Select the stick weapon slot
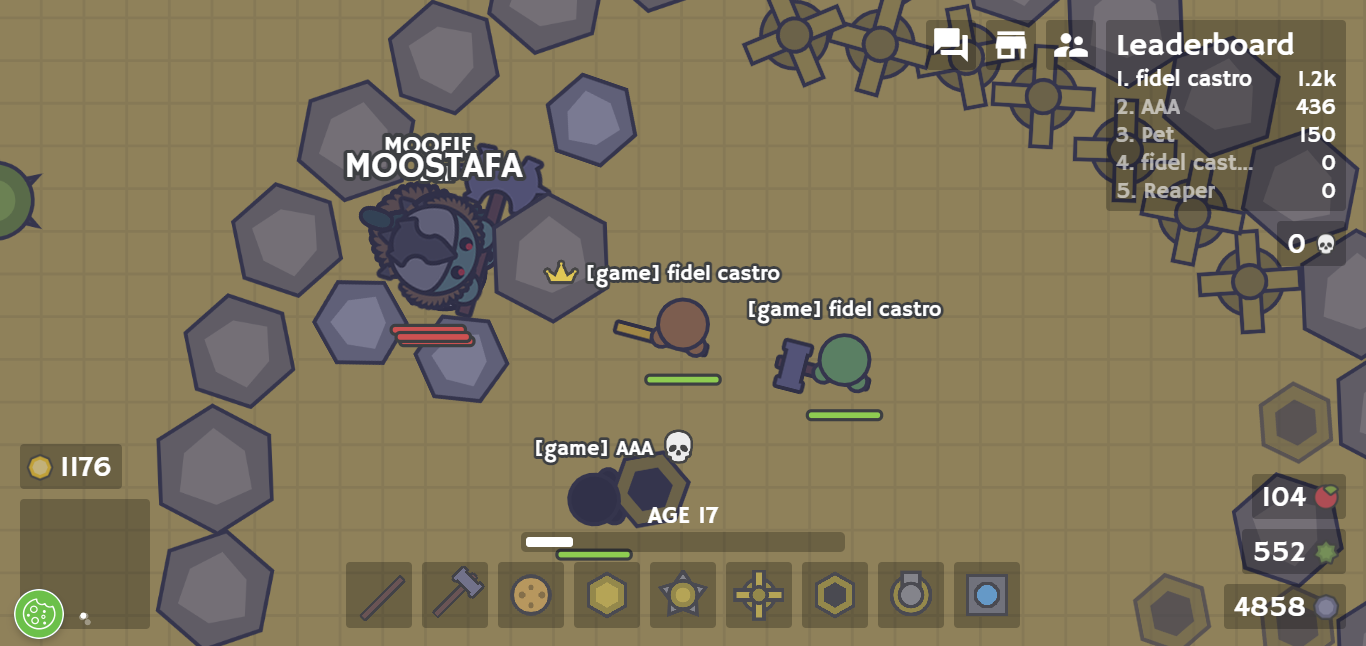The height and width of the screenshot is (646, 1366). [x=379, y=595]
